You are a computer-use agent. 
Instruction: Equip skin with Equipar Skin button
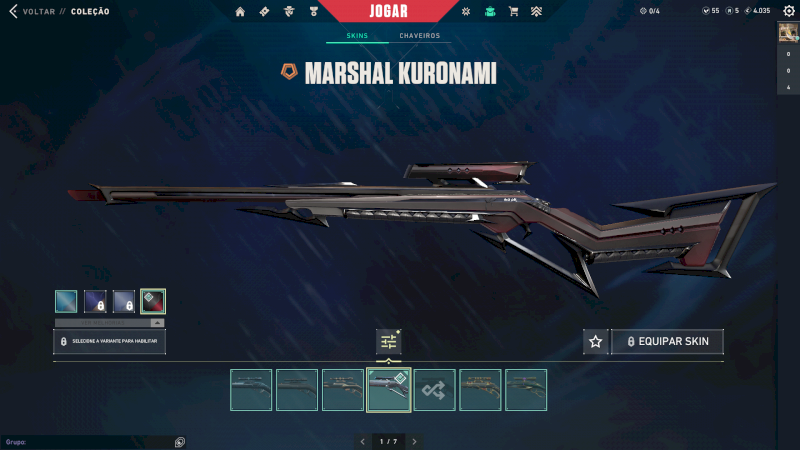pyautogui.click(x=667, y=342)
